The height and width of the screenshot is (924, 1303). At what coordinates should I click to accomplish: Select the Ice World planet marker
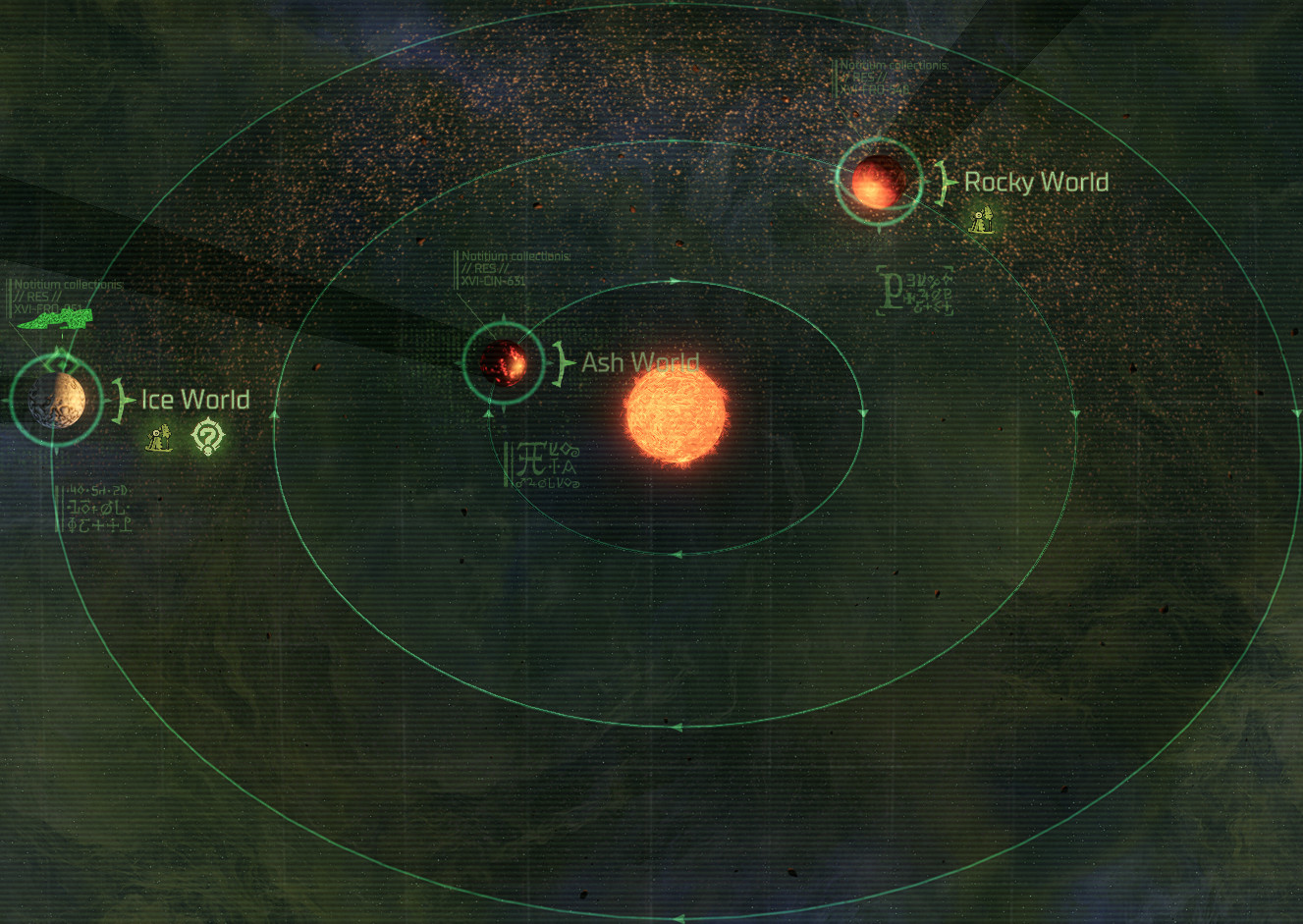(56, 400)
